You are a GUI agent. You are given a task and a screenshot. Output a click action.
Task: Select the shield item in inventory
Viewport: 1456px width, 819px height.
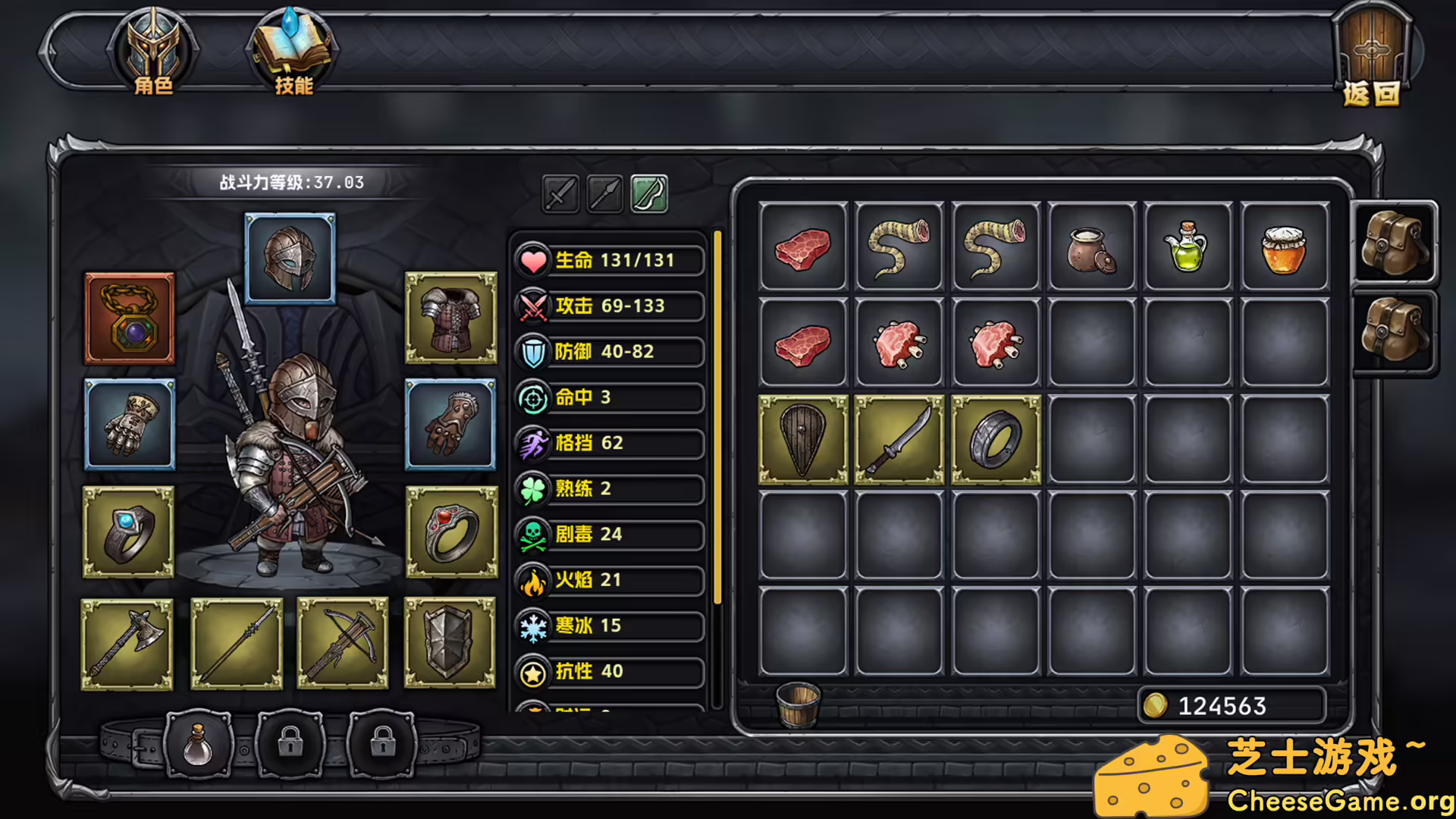click(x=804, y=440)
